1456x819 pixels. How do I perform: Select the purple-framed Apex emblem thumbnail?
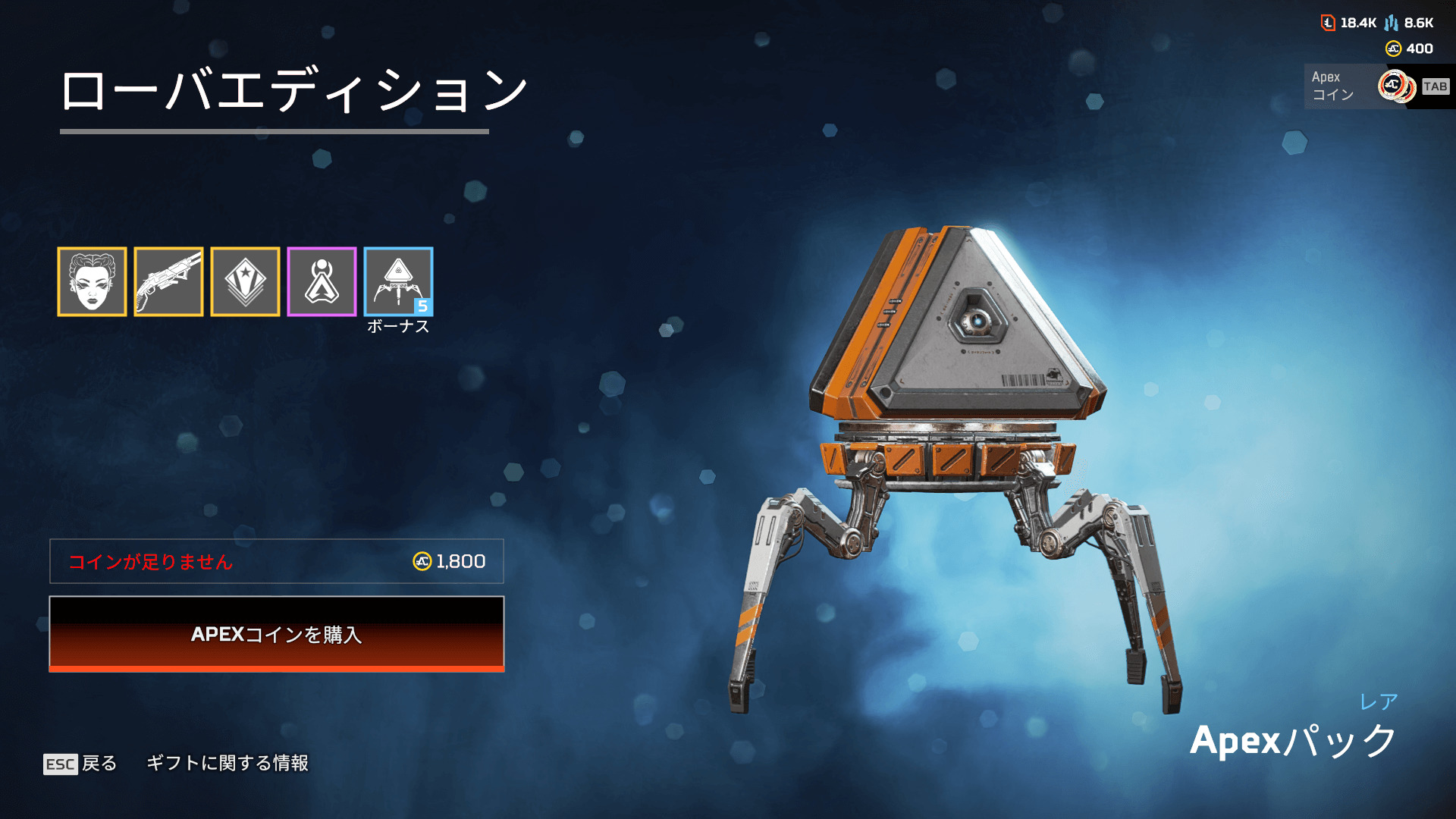[322, 281]
